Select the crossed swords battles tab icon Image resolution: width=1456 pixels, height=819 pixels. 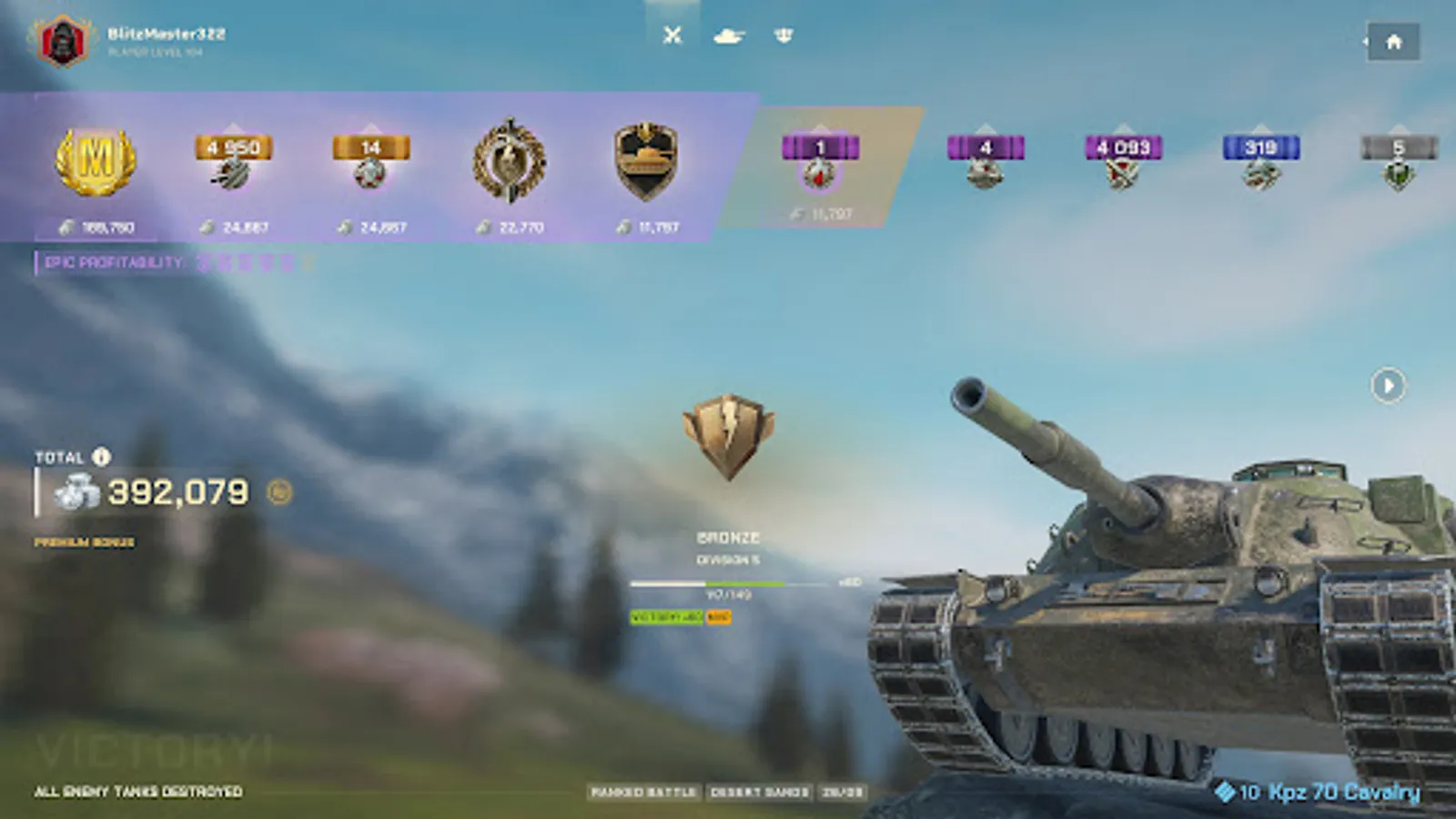coord(672,35)
